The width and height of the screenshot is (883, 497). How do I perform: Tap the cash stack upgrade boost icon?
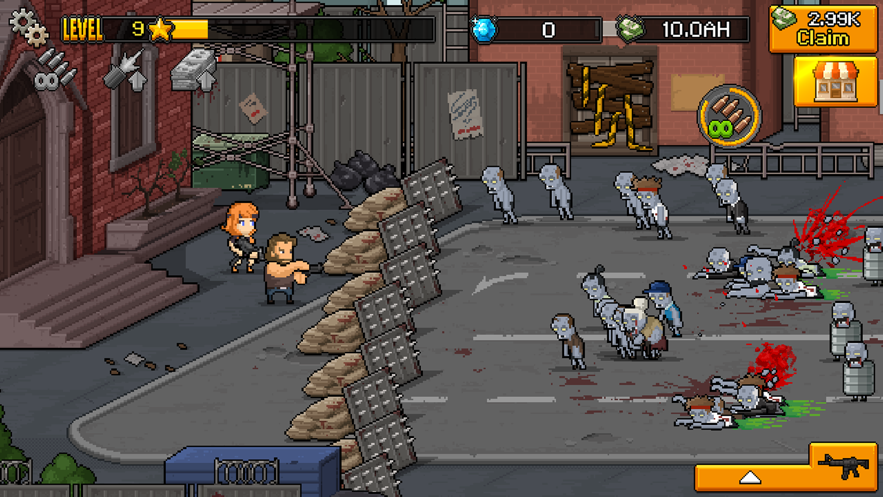[x=194, y=70]
